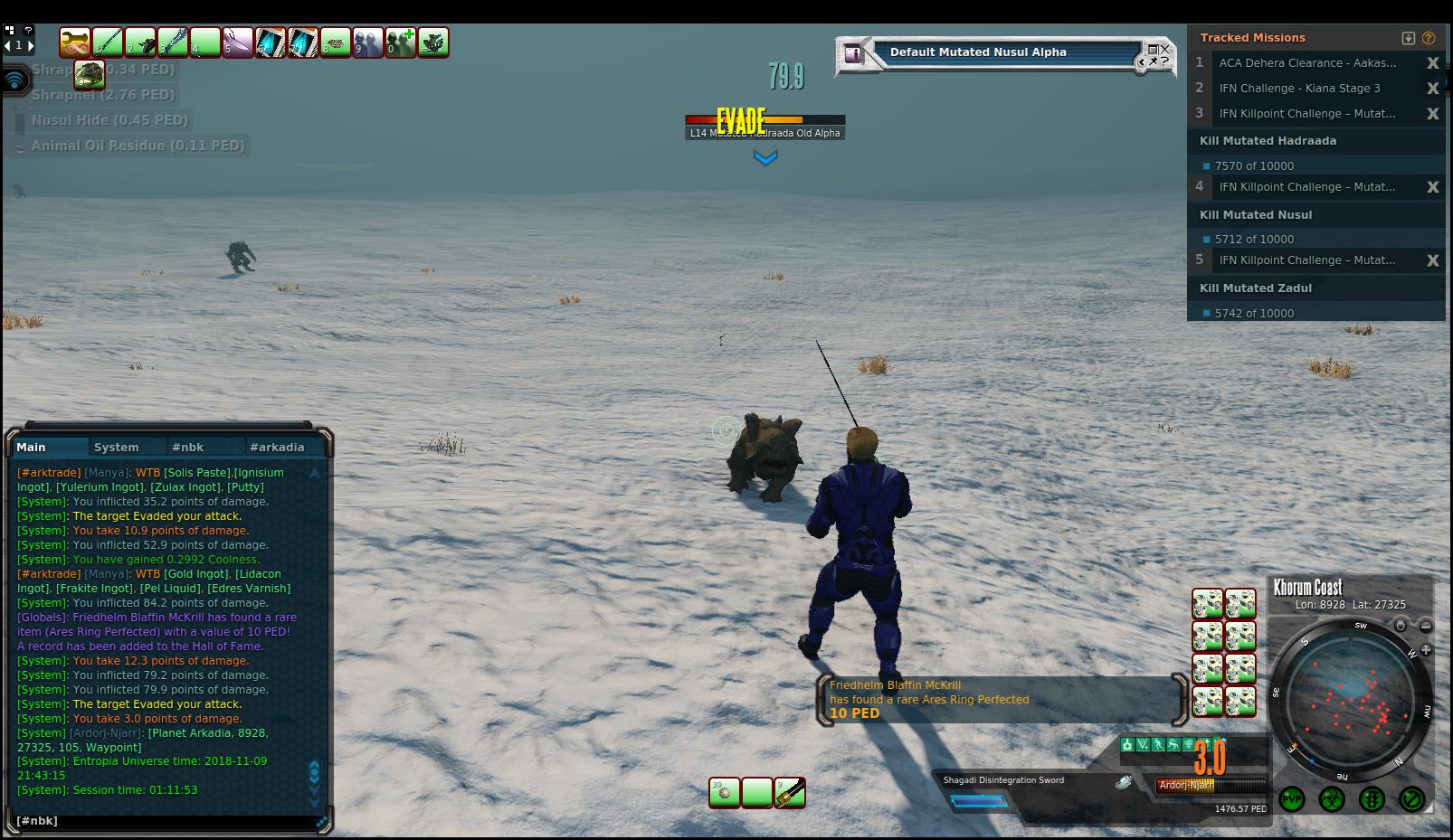Viewport: 1453px width, 840px height.
Task: Toggle the PVP status button
Action: coord(1291,799)
